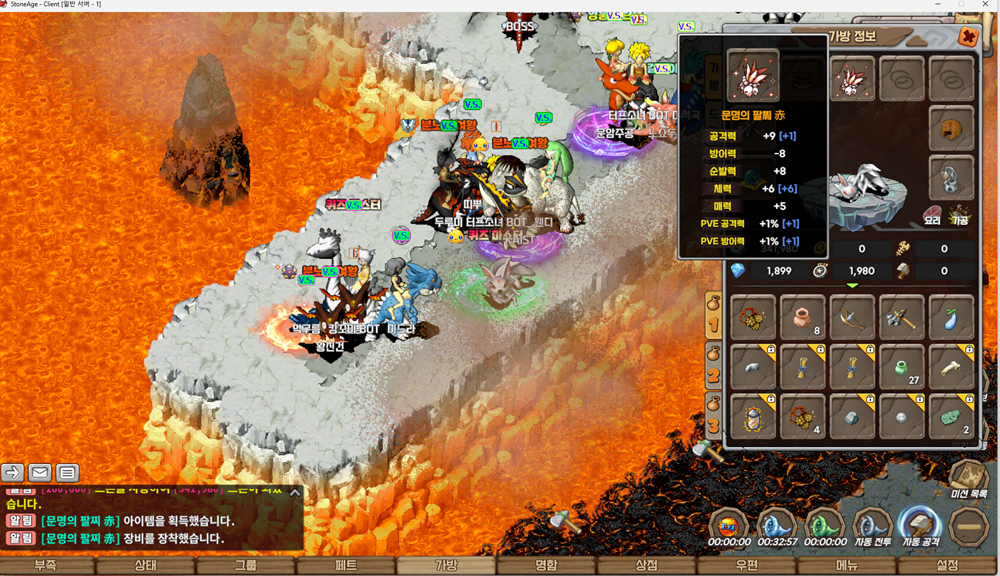
Task: Select the eggplant item slot
Action: coord(950,317)
